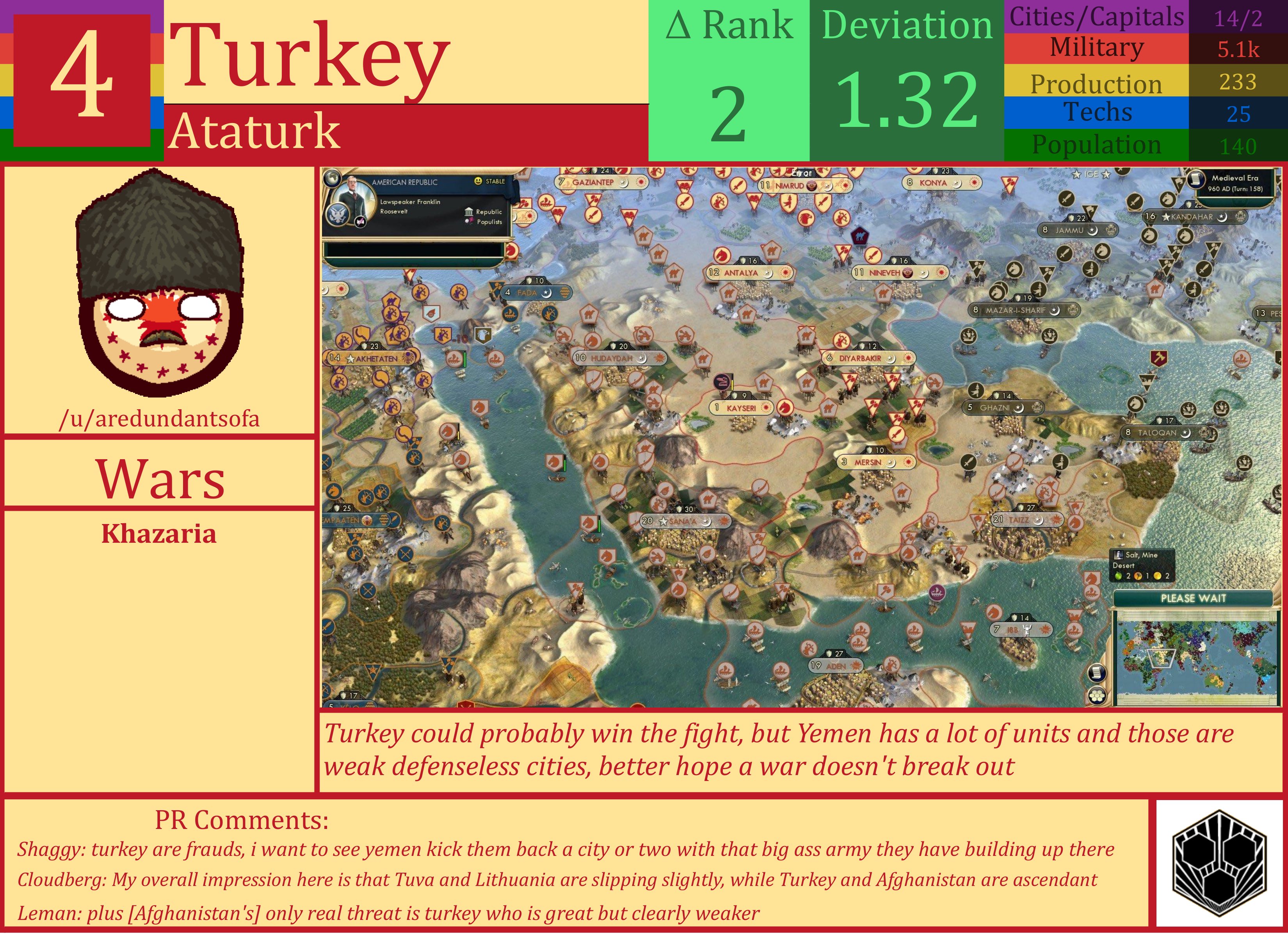
Task: Select the social policies scroll icon
Action: pyautogui.click(x=1098, y=673)
